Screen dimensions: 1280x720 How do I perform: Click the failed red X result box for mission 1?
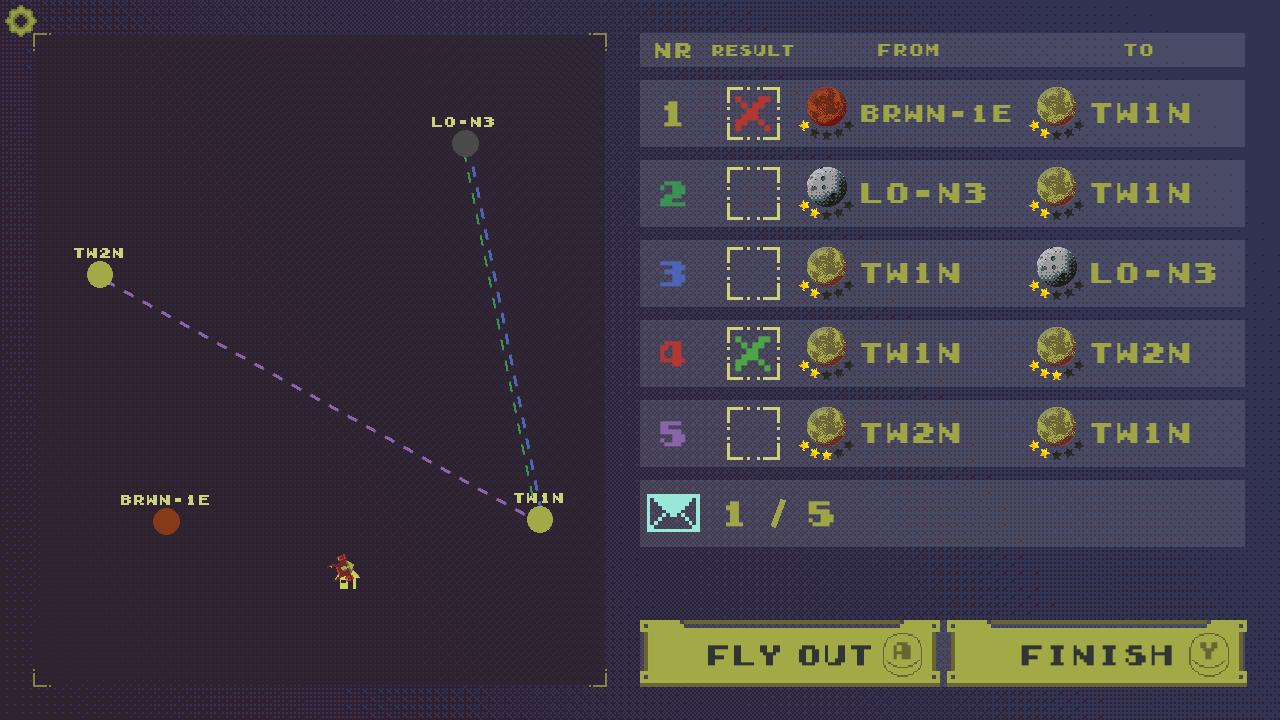click(755, 113)
